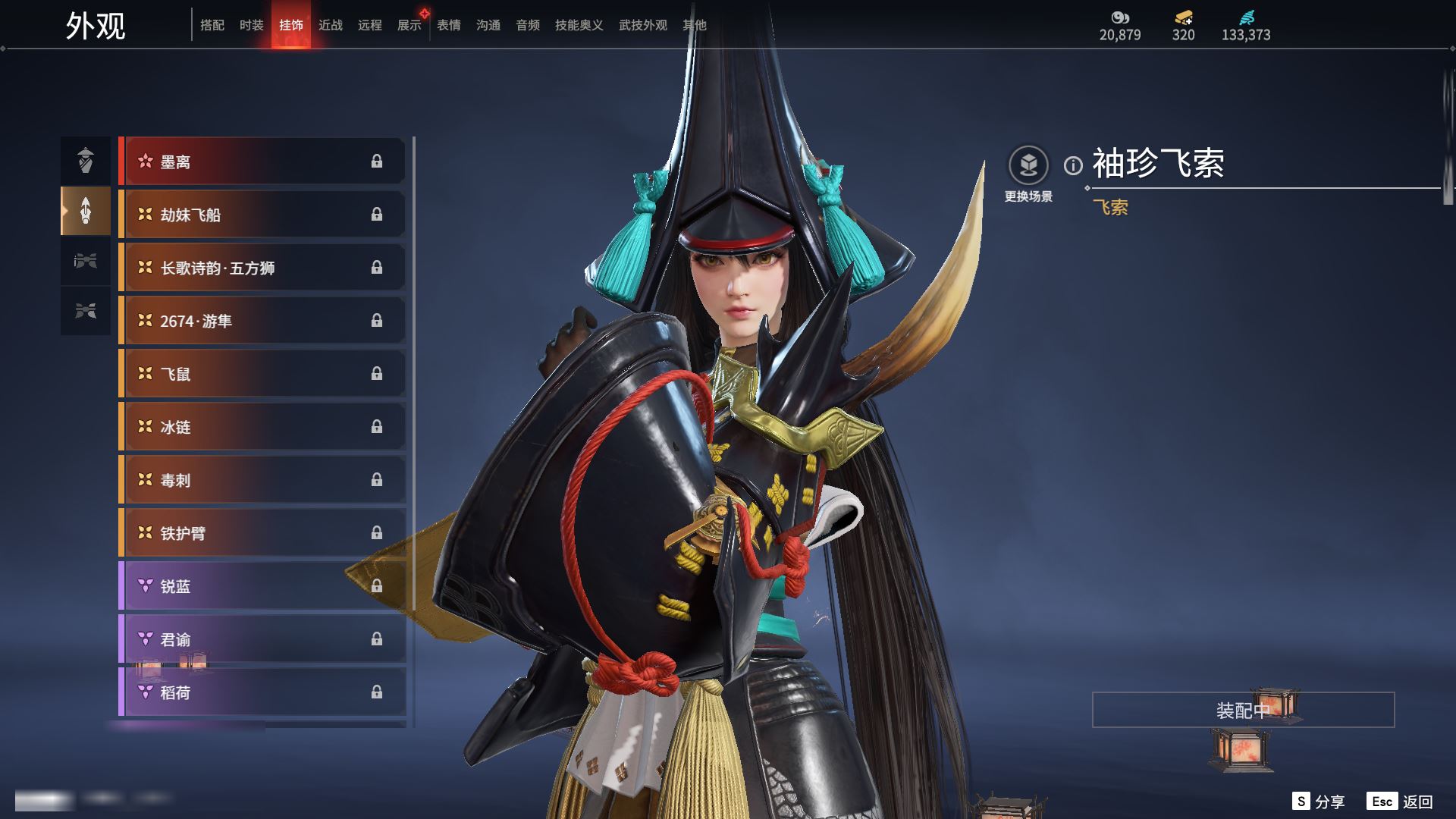Click the 装配中 equip button
This screenshot has height=819, width=1456.
click(x=1243, y=710)
